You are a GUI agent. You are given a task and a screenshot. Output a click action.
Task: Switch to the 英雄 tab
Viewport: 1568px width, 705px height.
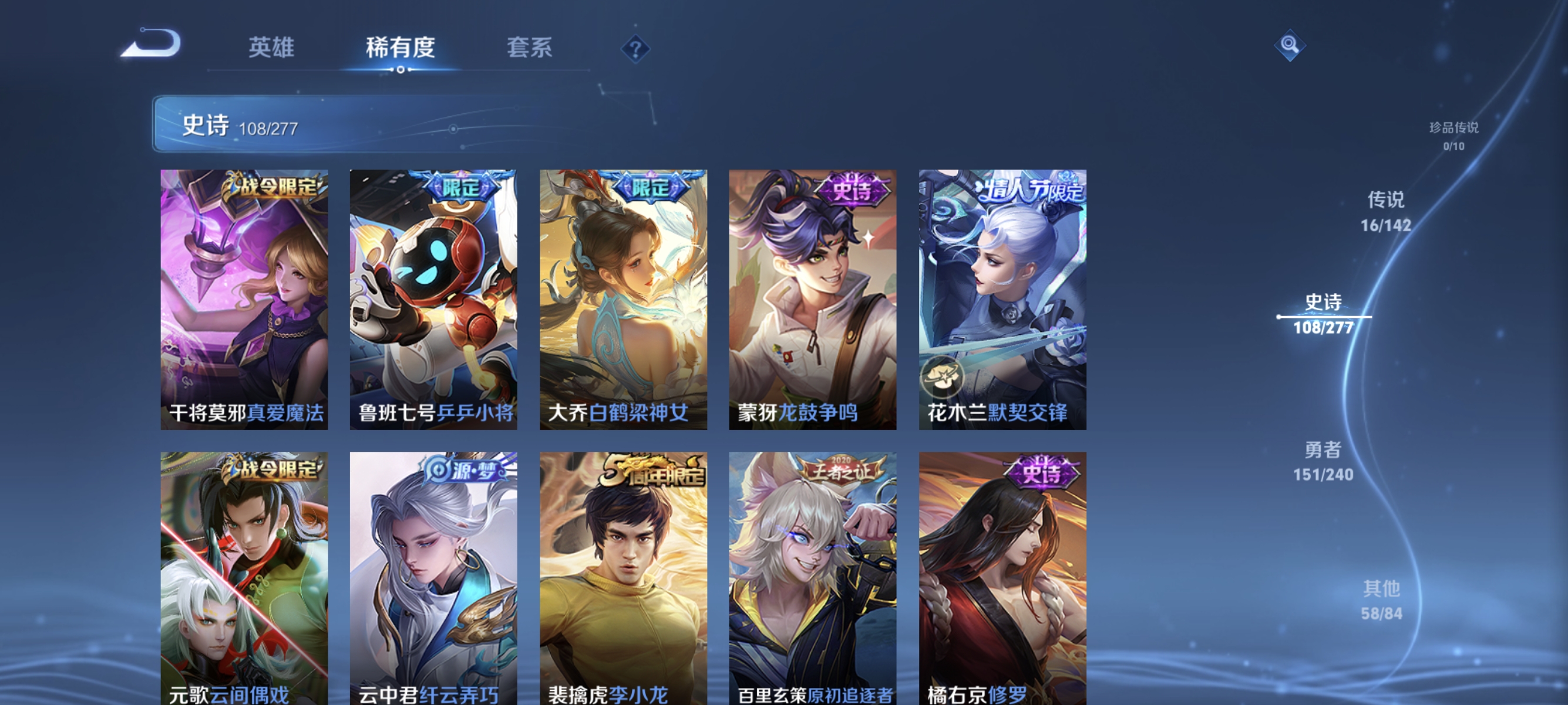point(270,48)
